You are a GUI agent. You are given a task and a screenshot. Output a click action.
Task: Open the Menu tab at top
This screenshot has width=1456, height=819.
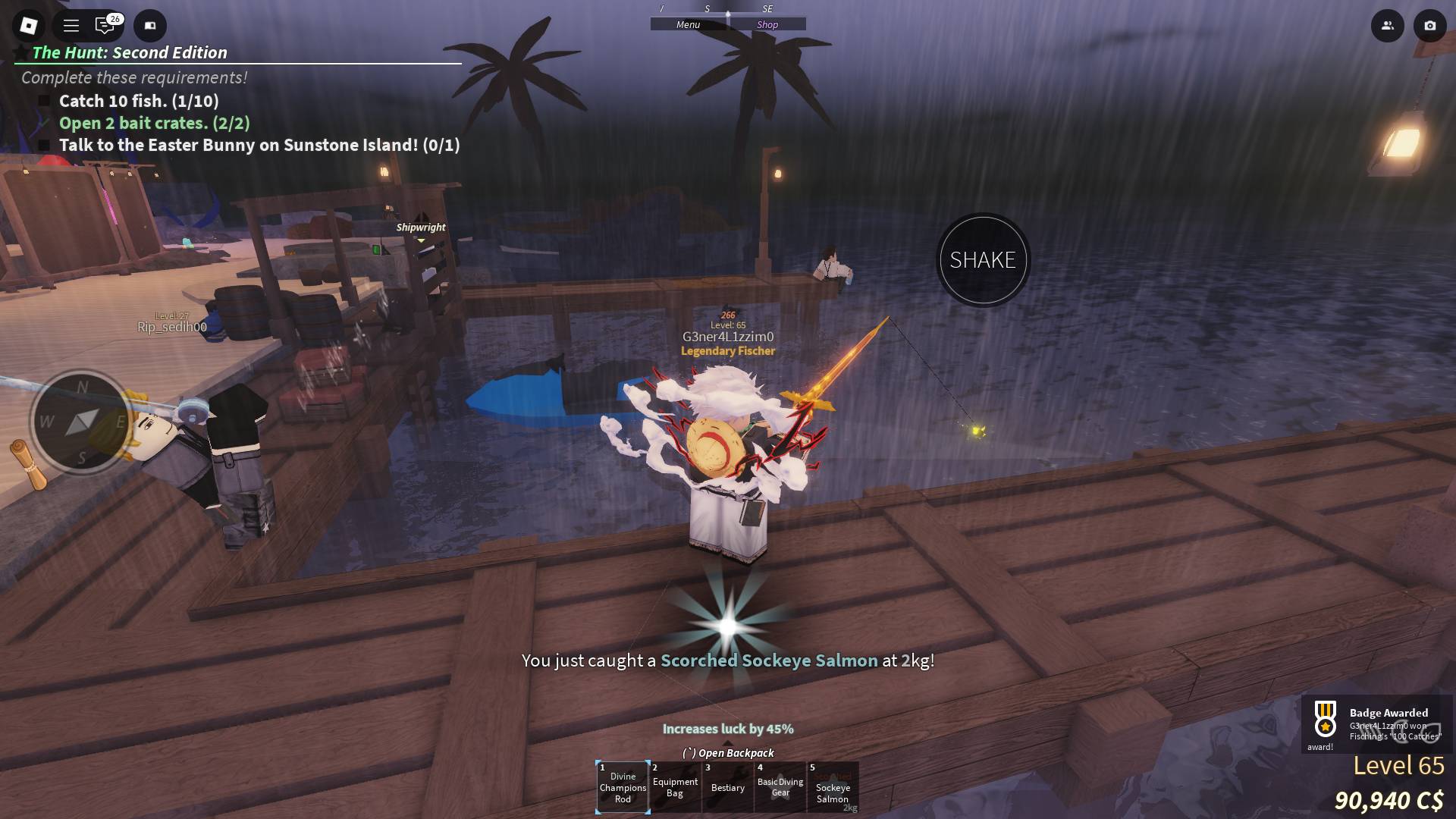(x=689, y=25)
